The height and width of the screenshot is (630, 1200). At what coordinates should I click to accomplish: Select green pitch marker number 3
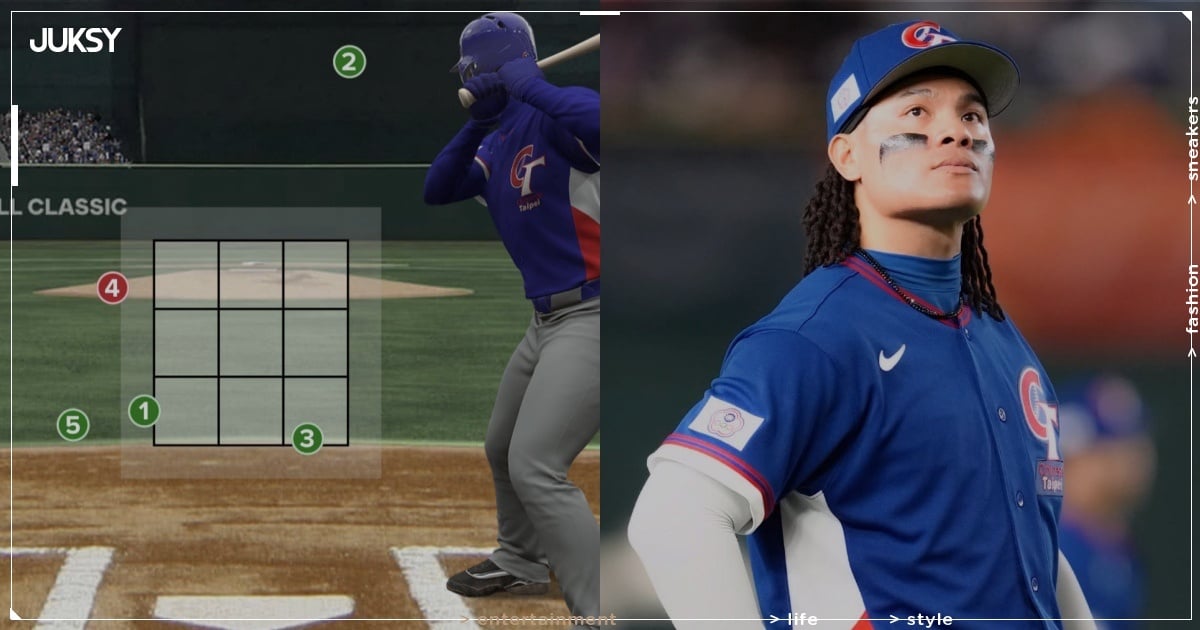(x=307, y=438)
